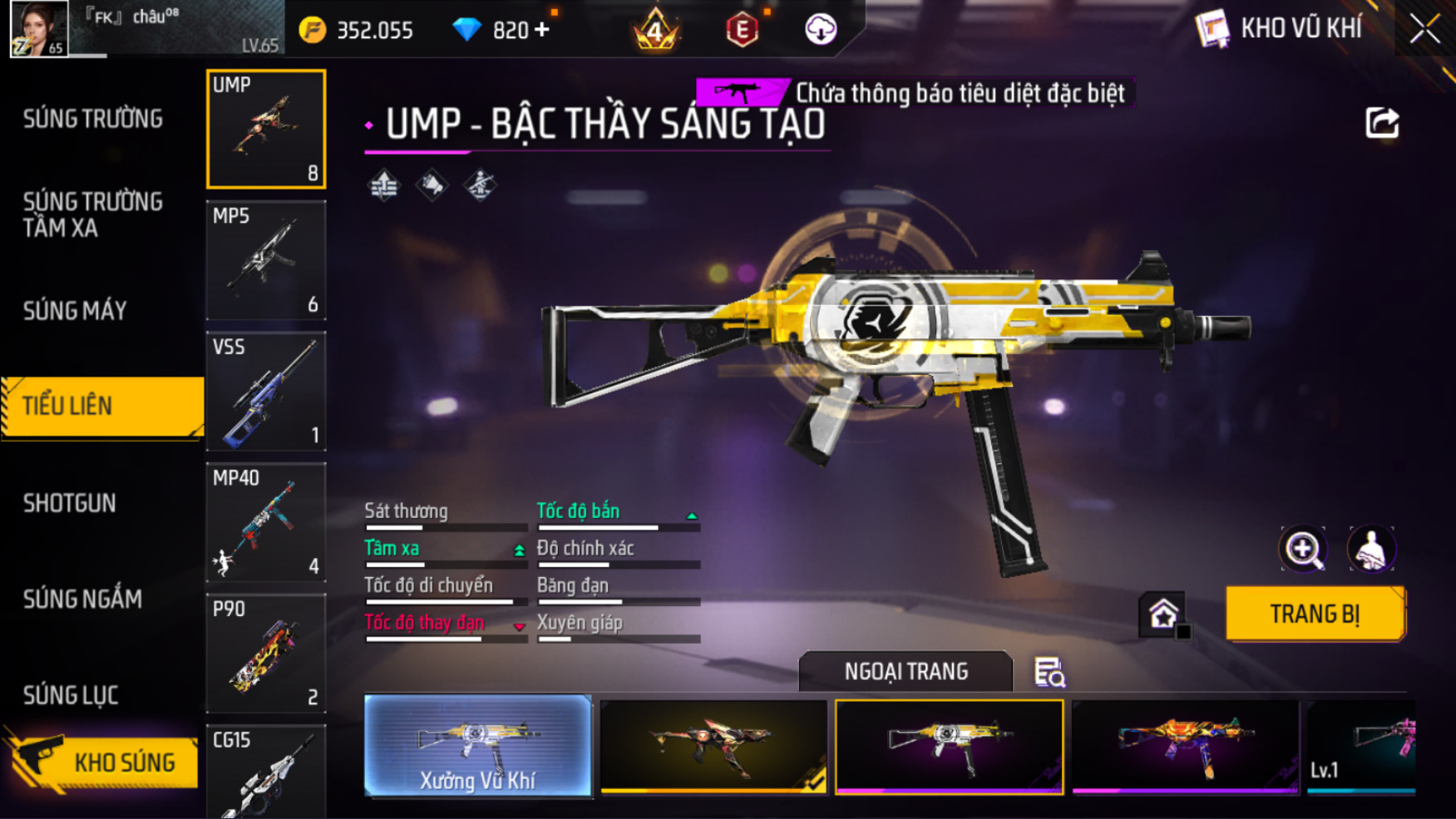This screenshot has height=819, width=1456.
Task: Open the SHOTGUN weapon category
Action: pyautogui.click(x=70, y=503)
